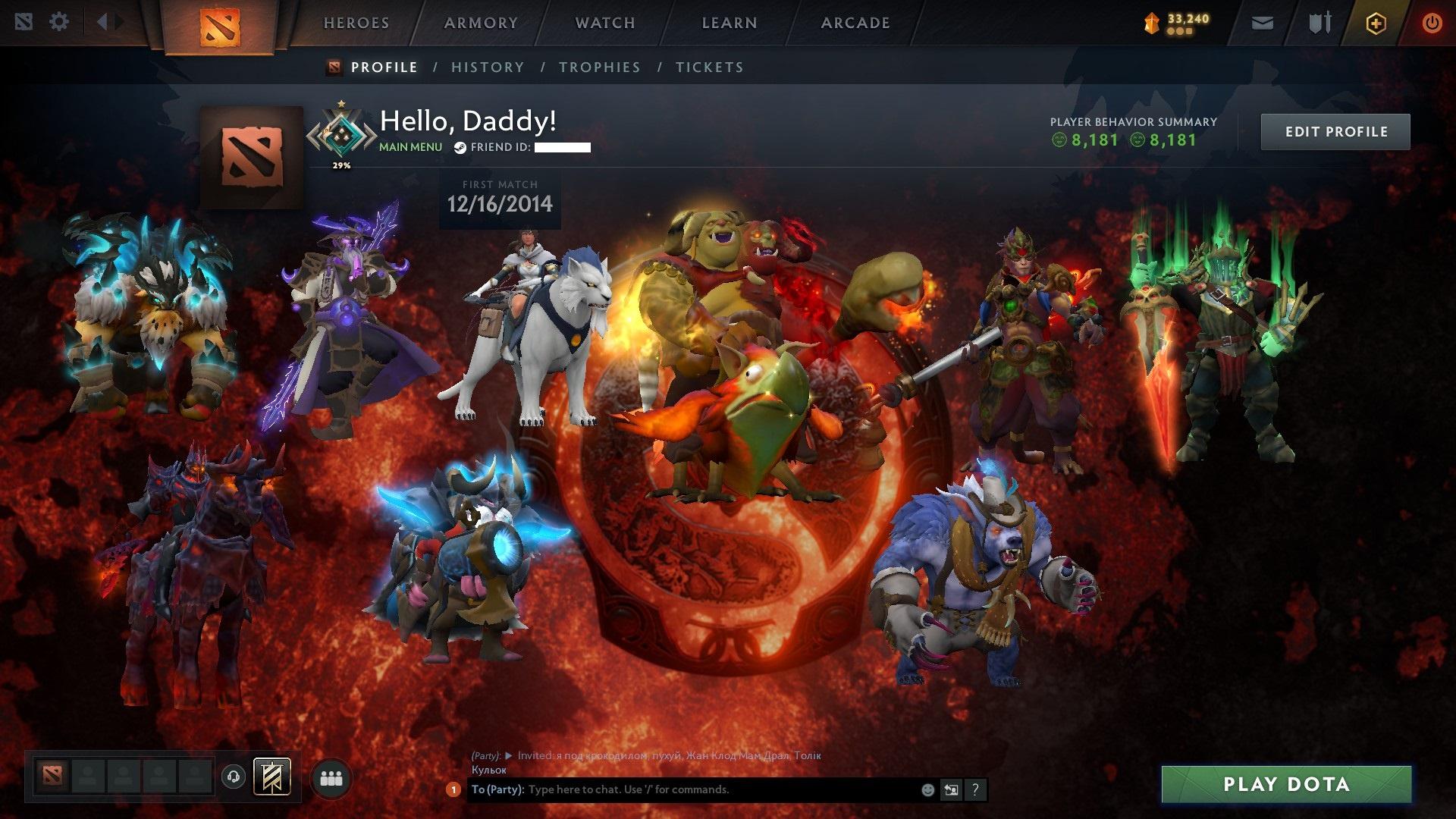1456x819 pixels.
Task: Switch to the HISTORY tab
Action: 487,67
